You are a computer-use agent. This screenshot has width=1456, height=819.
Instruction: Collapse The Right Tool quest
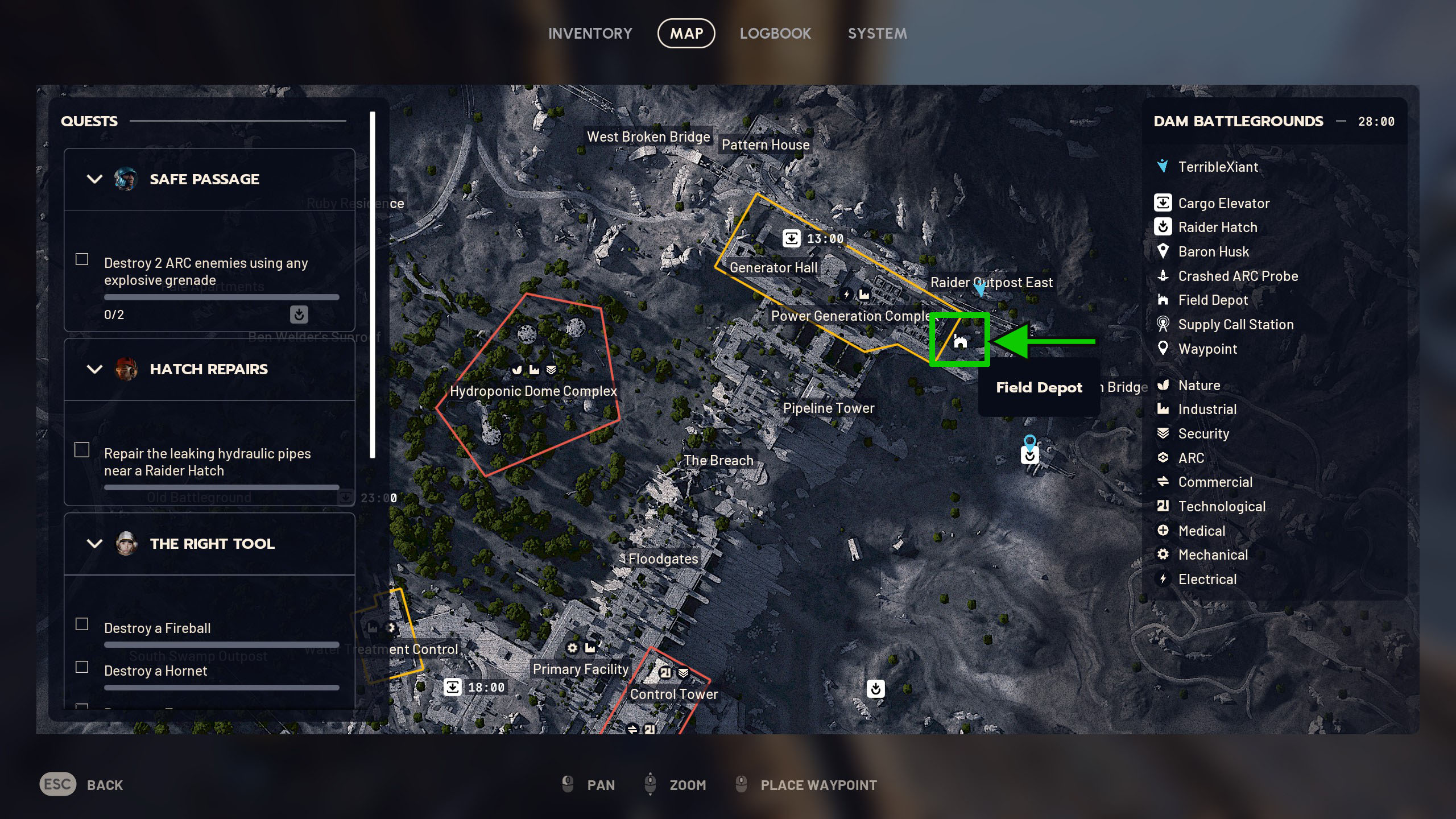94,544
